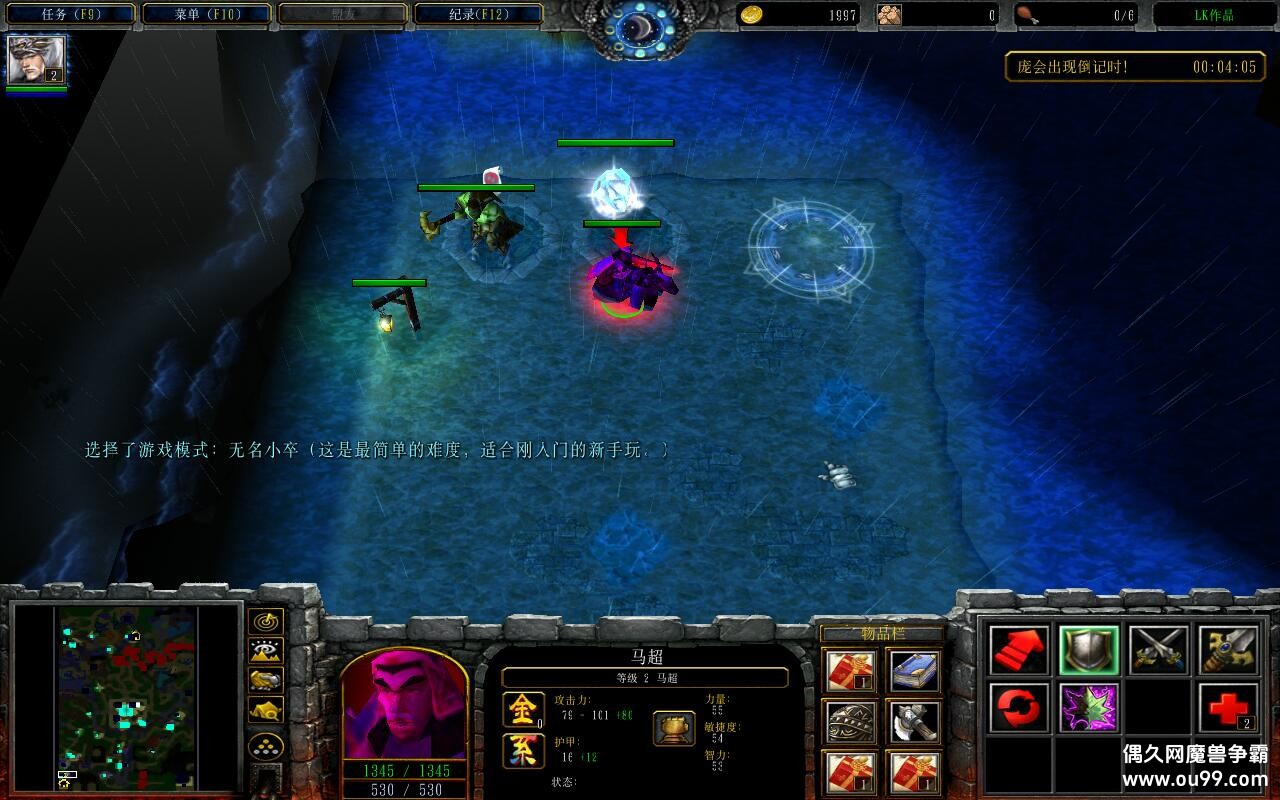The height and width of the screenshot is (800, 1280).
Task: Open the 菜单 (F10) game menu
Action: click(205, 14)
